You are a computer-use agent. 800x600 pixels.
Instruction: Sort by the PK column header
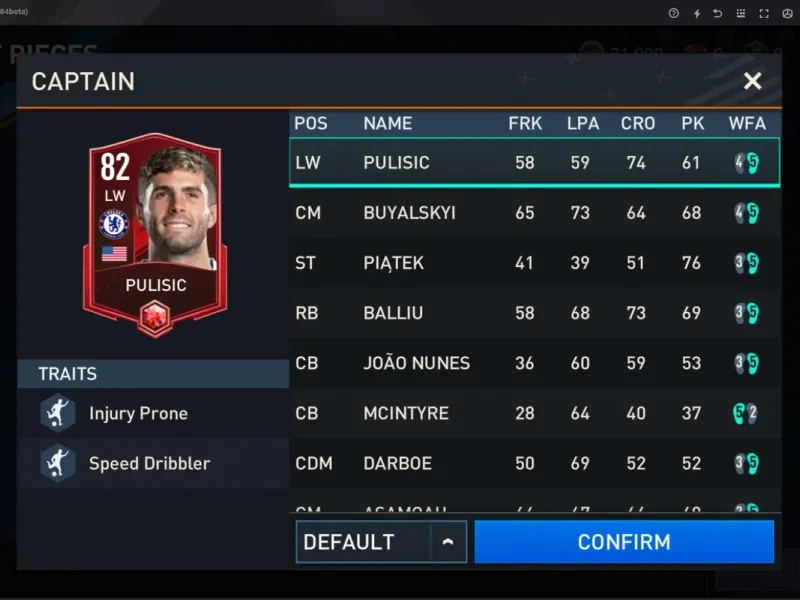click(692, 123)
